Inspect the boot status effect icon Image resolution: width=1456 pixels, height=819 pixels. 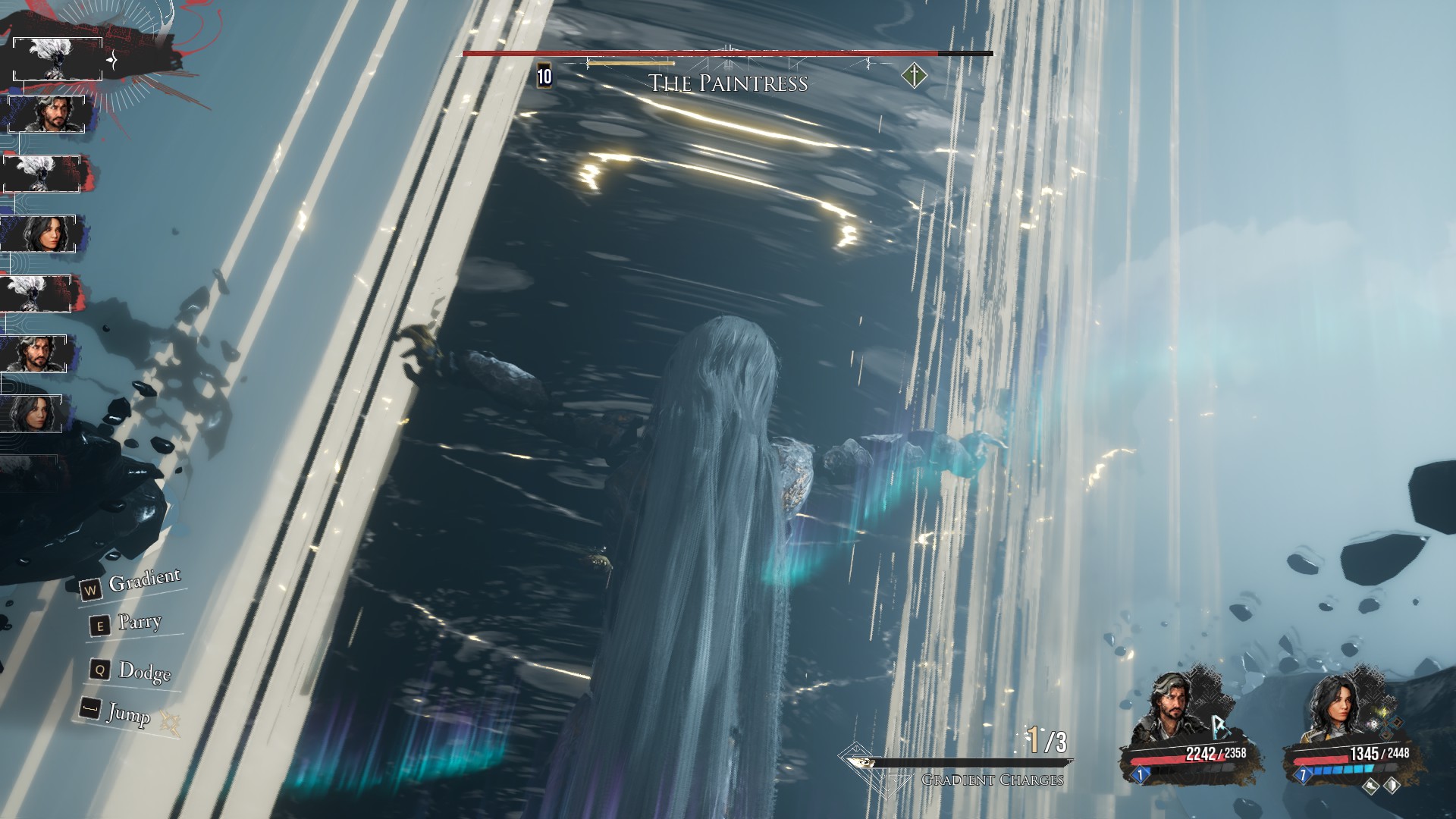1371,786
